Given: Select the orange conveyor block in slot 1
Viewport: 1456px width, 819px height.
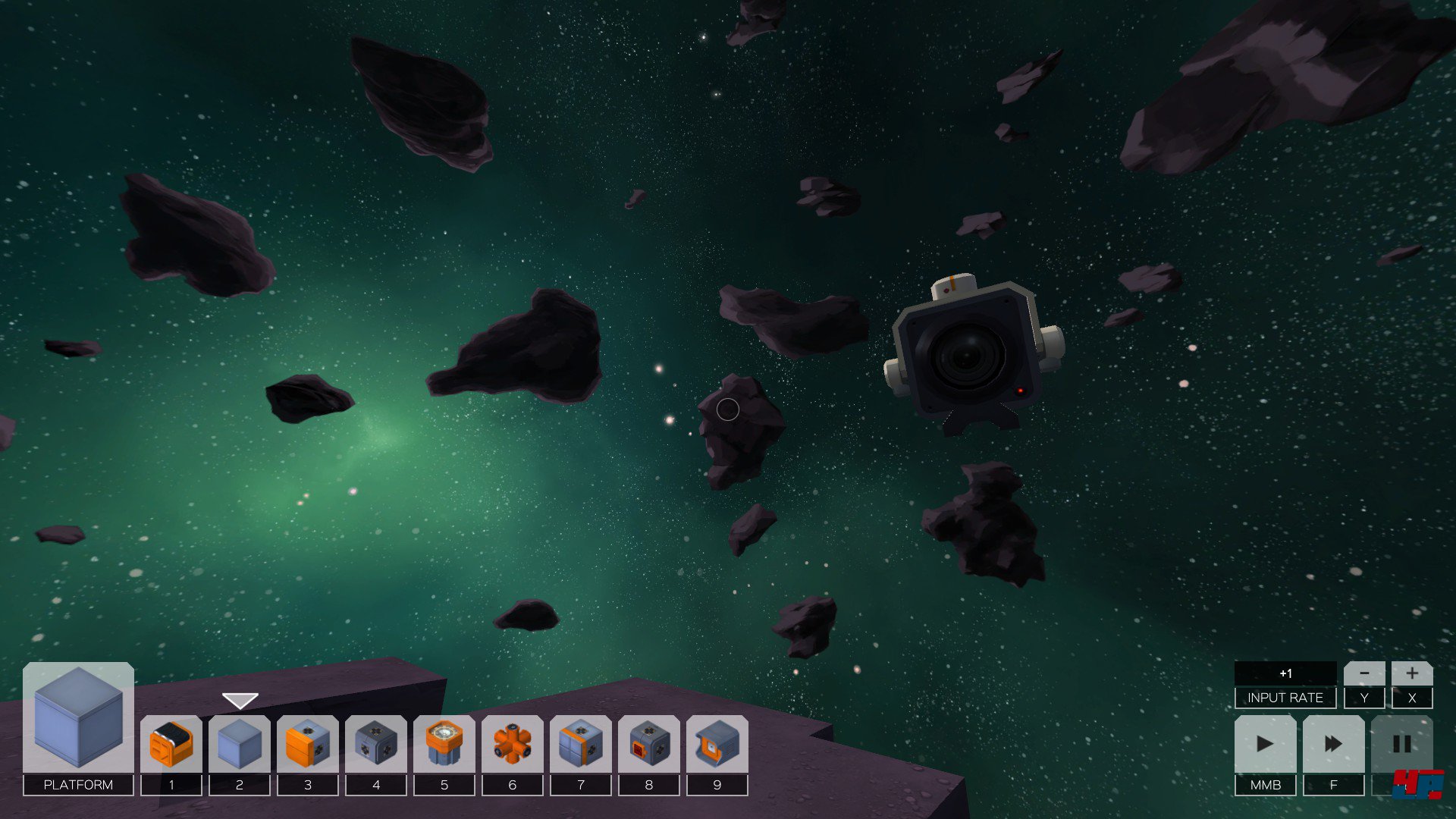Looking at the screenshot, I should point(171,744).
